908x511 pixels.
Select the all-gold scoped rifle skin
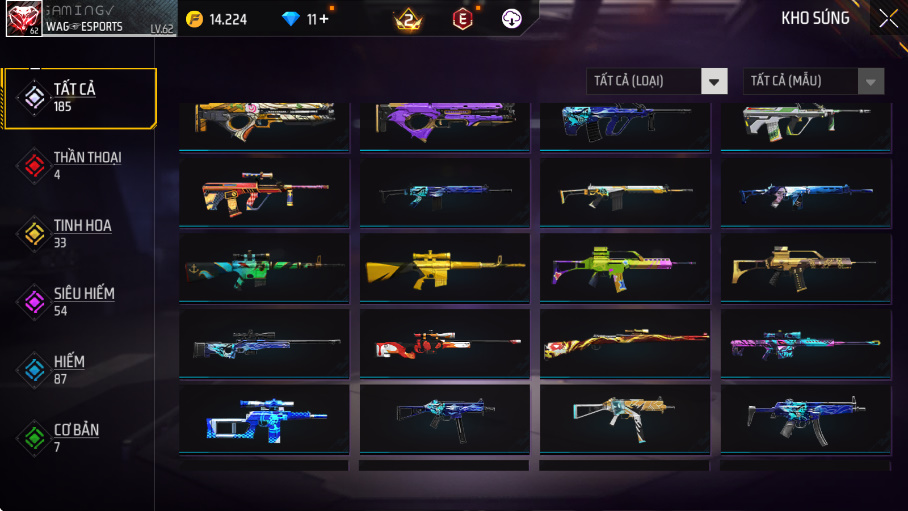point(444,267)
